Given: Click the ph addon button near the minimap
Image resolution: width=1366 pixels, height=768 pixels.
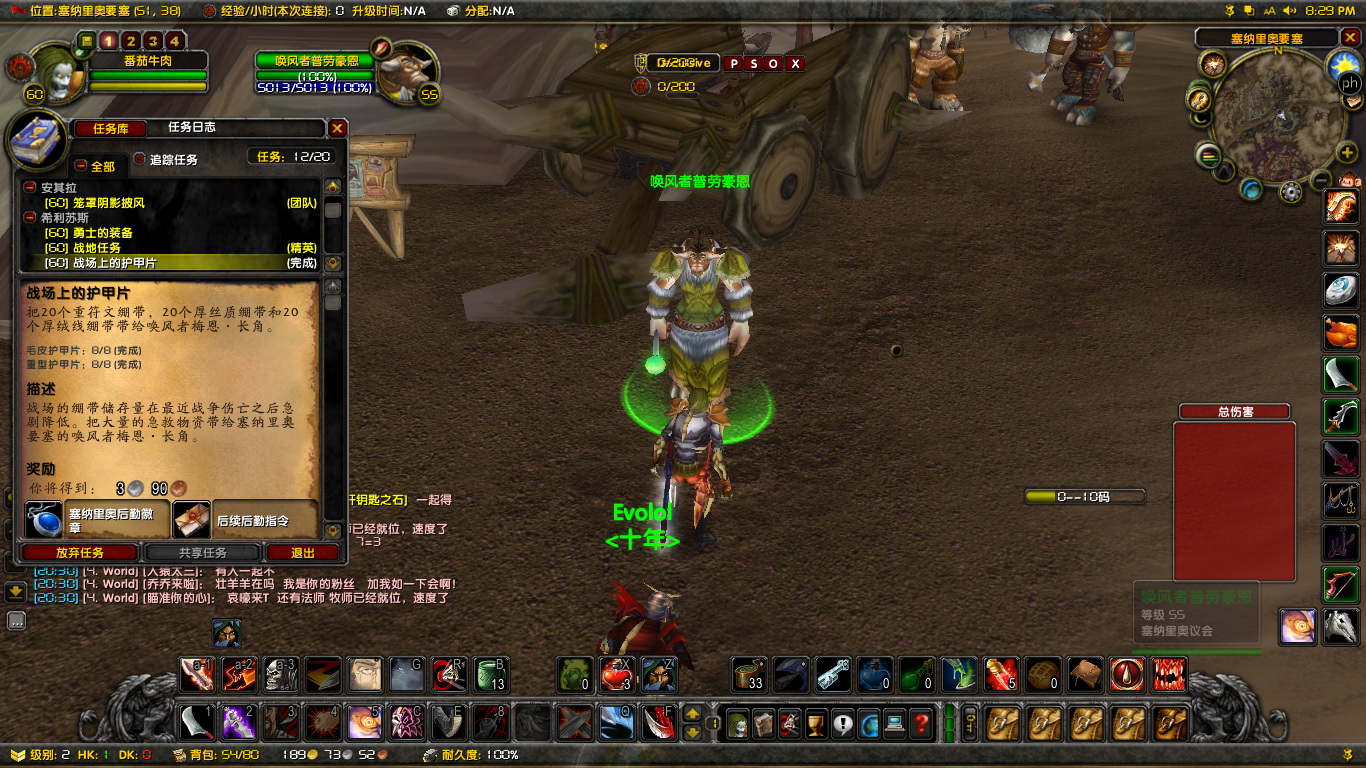Looking at the screenshot, I should point(1350,83).
